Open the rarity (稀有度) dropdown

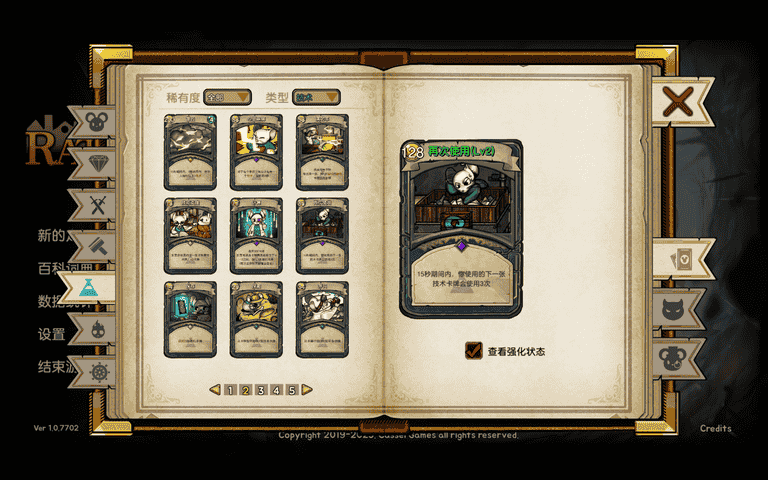pyautogui.click(x=227, y=97)
